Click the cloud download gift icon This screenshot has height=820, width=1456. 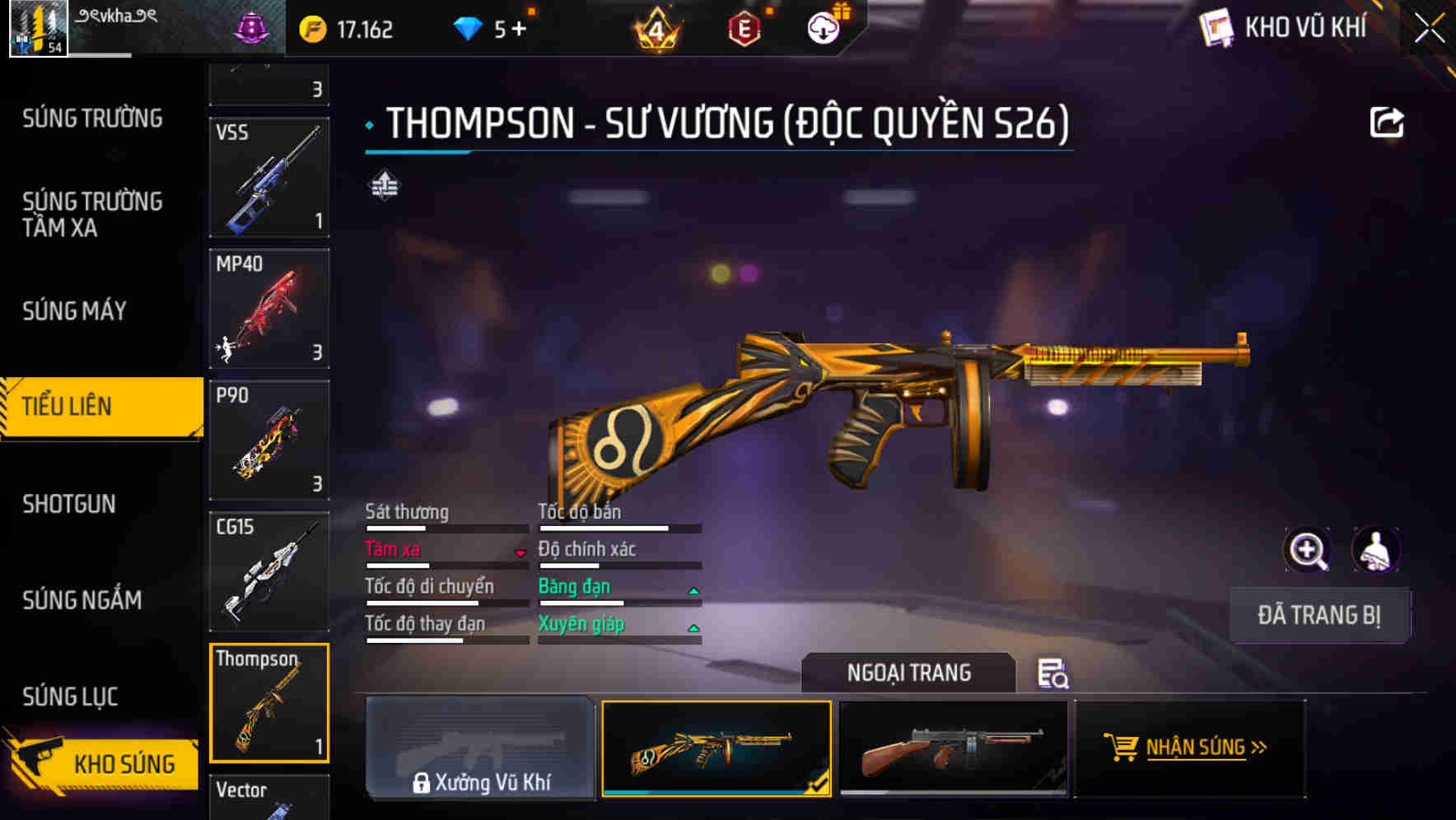(x=824, y=27)
